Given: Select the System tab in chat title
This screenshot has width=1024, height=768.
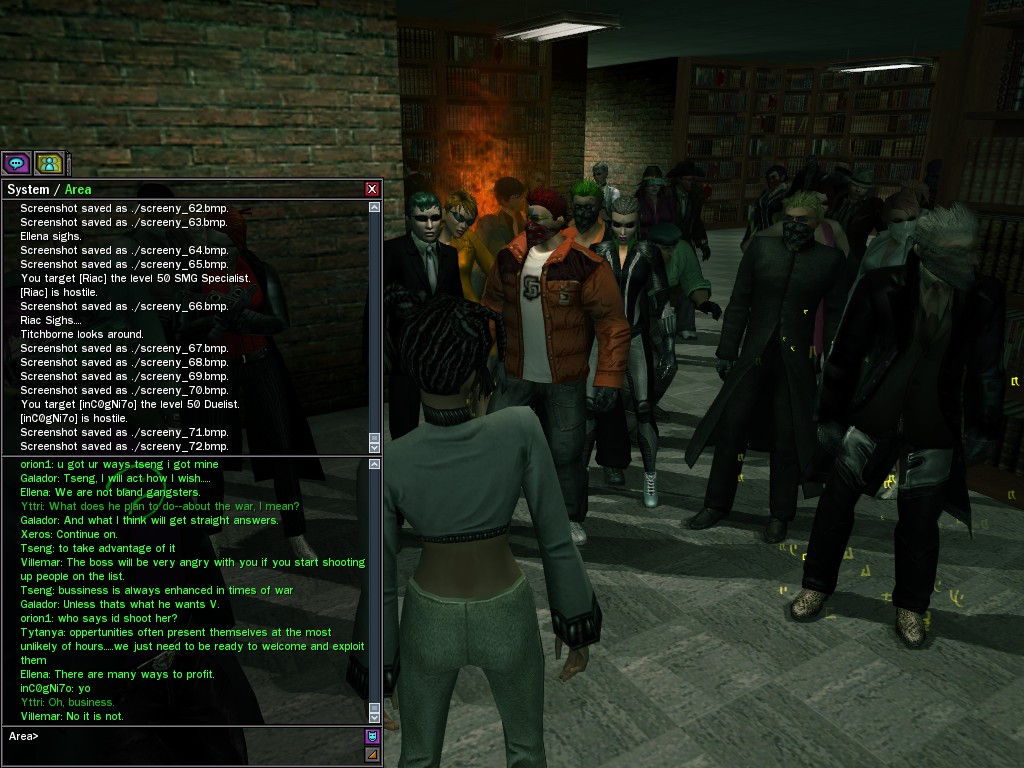Looking at the screenshot, I should coord(28,189).
